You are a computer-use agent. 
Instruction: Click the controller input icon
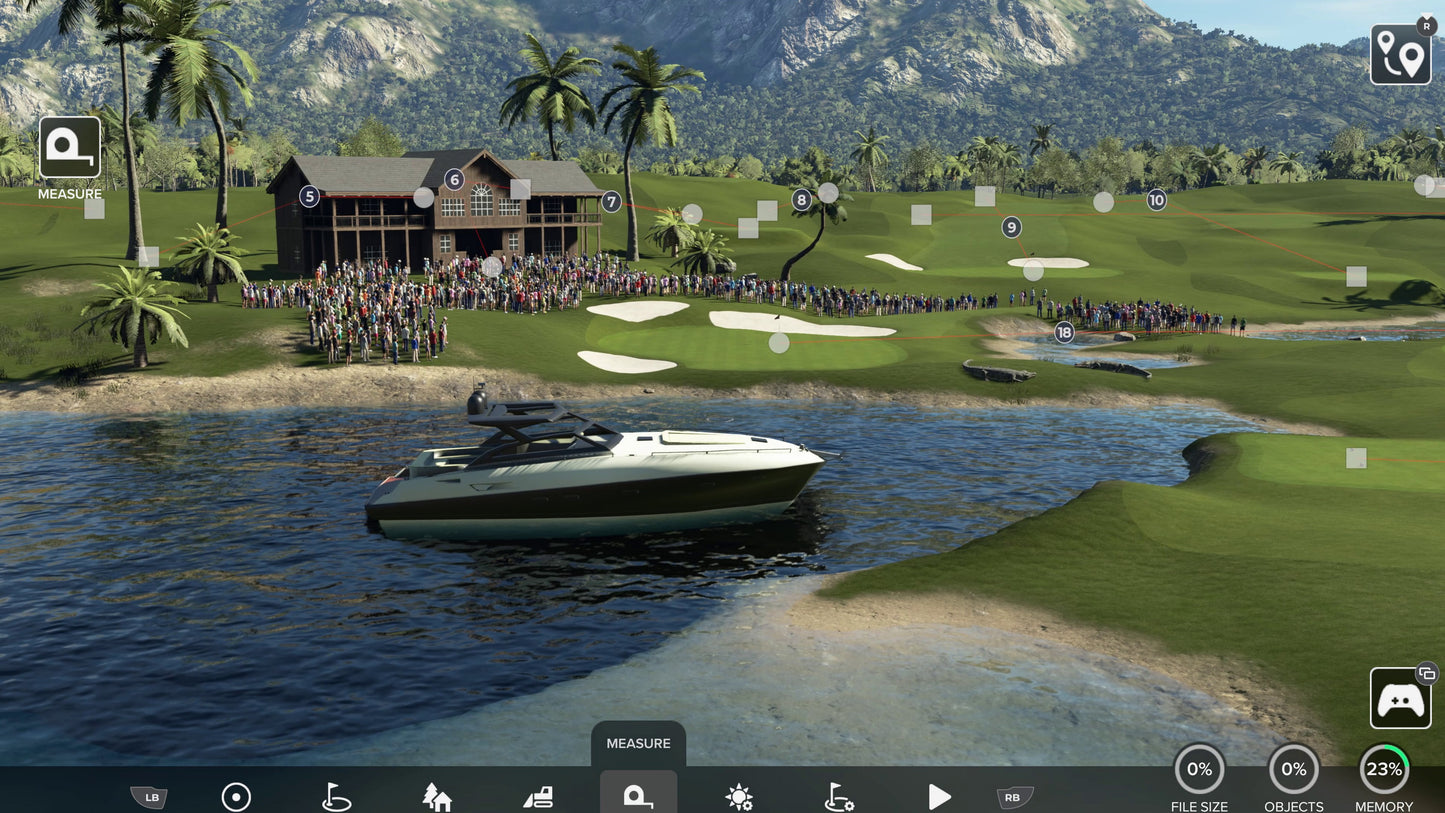tap(1400, 698)
